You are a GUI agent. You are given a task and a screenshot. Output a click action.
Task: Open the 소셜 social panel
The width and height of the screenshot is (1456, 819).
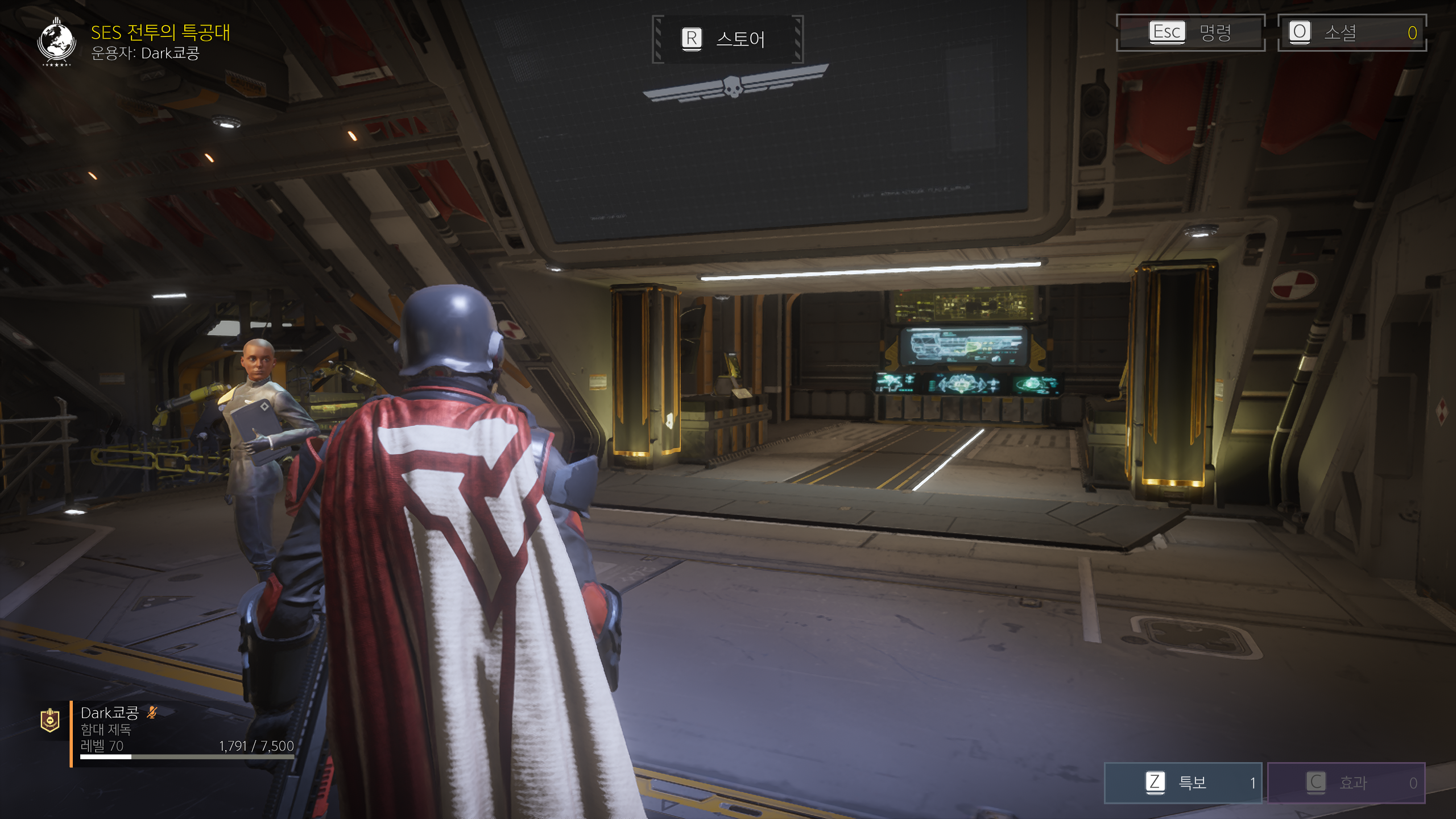coord(1351,32)
